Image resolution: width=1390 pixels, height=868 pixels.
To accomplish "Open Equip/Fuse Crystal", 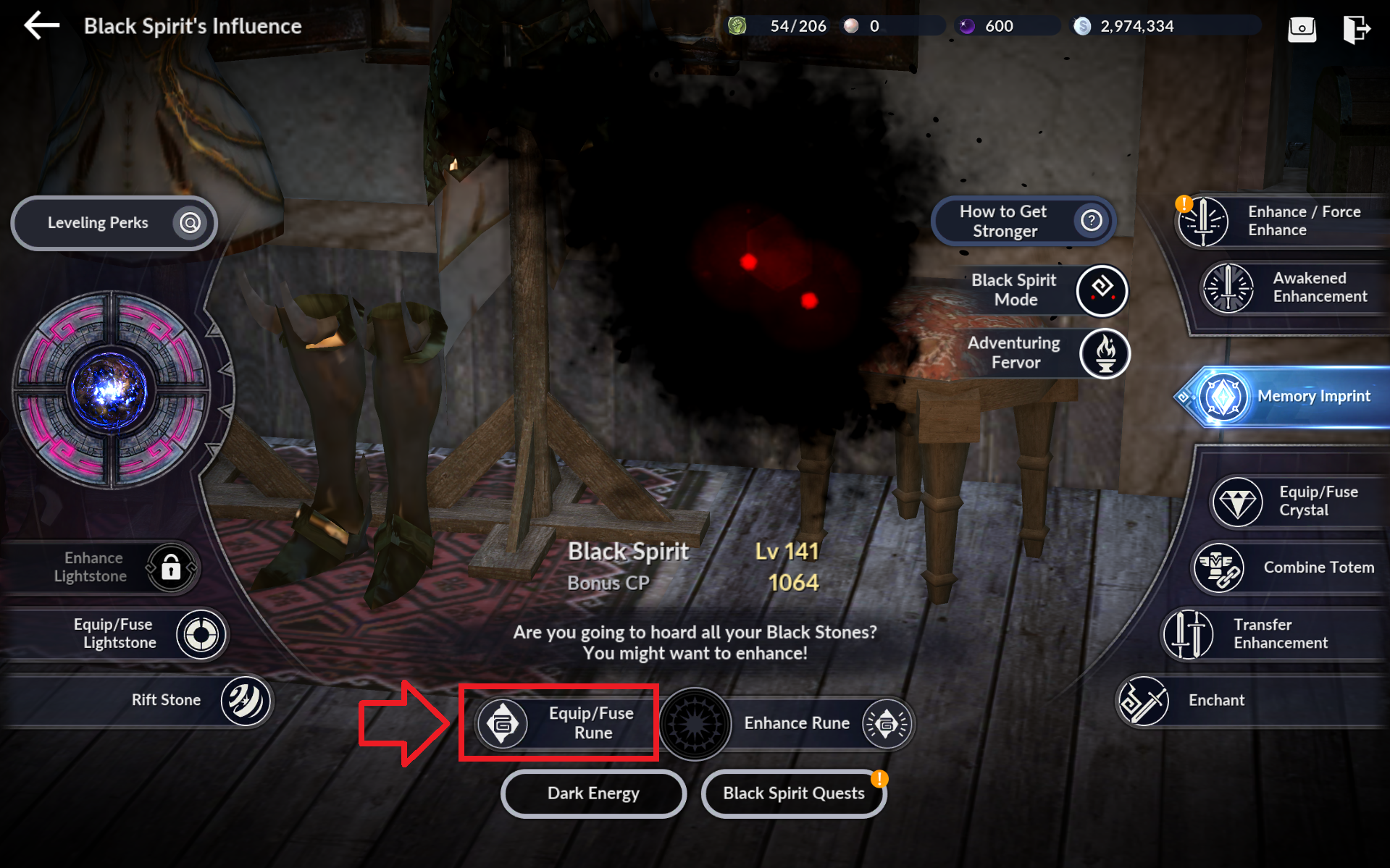I will pos(1297,501).
